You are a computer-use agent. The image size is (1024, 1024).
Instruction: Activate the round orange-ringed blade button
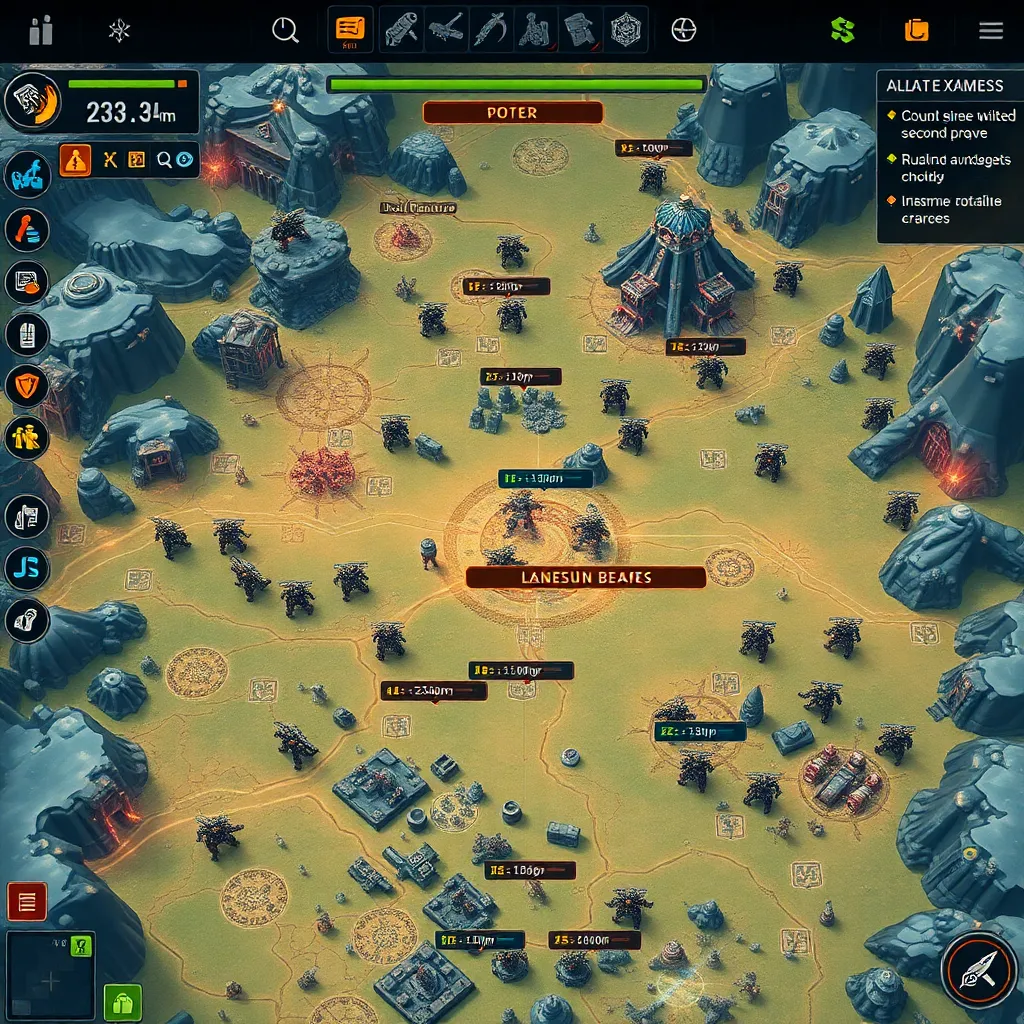tap(978, 969)
